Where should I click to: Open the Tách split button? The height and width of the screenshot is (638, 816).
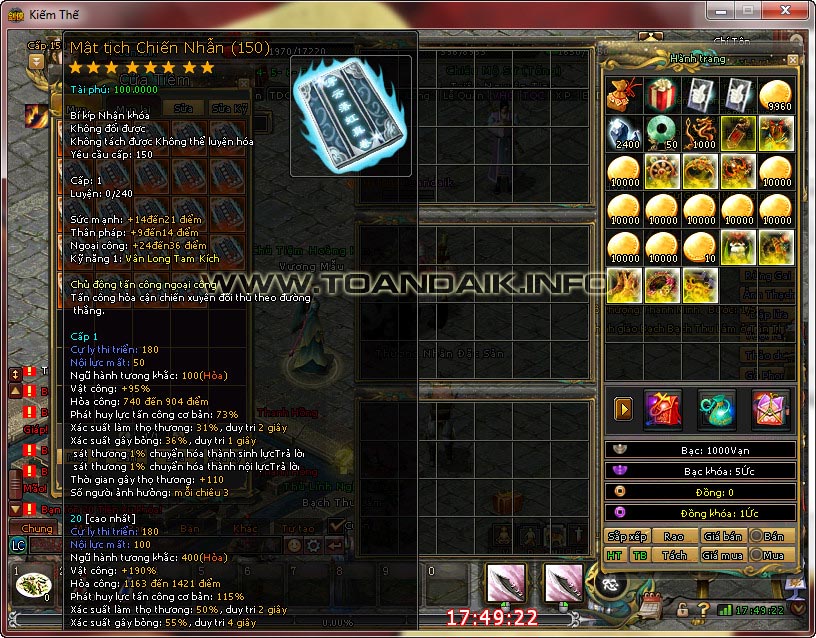coord(674,555)
